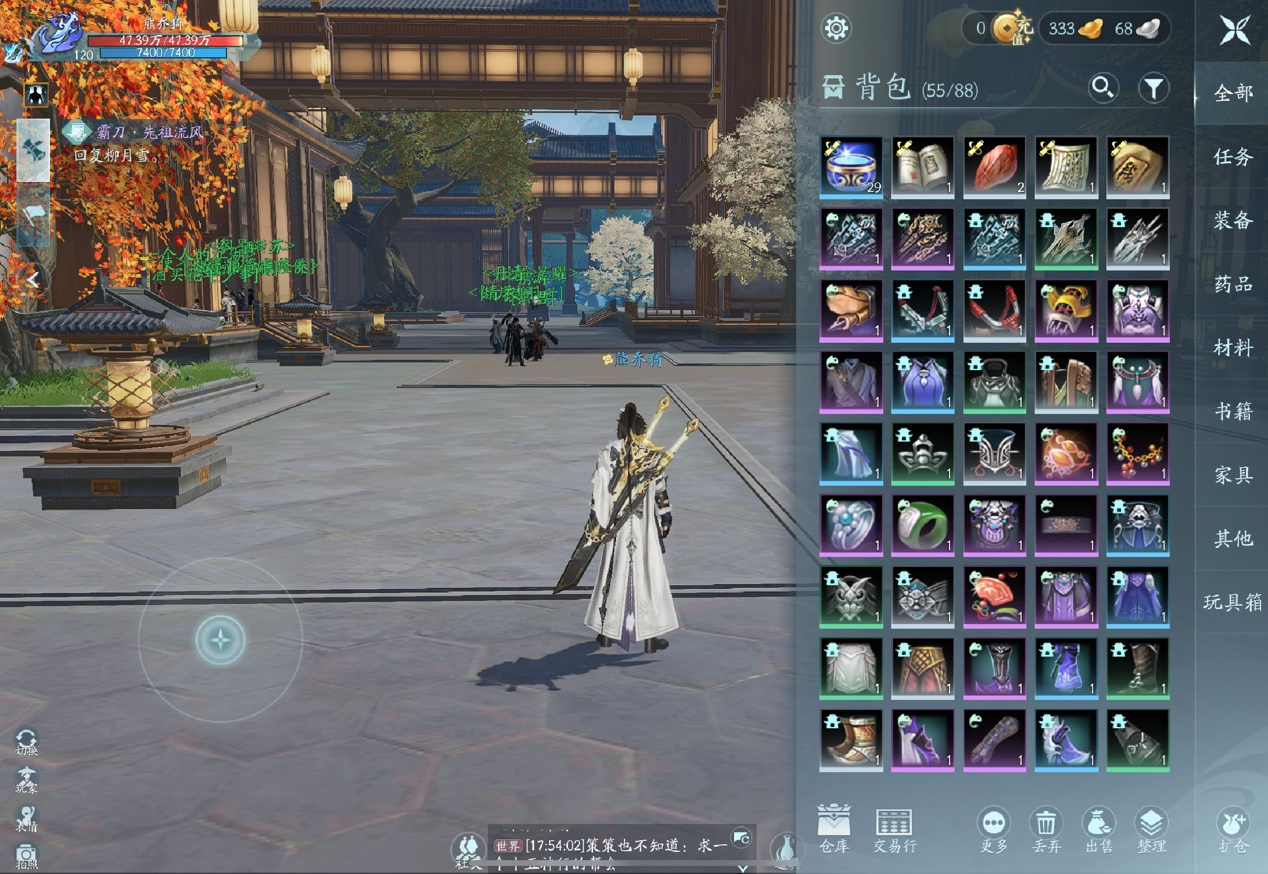Expand bag storage with 扩仓
Viewport: 1268px width, 874px height.
(1233, 828)
